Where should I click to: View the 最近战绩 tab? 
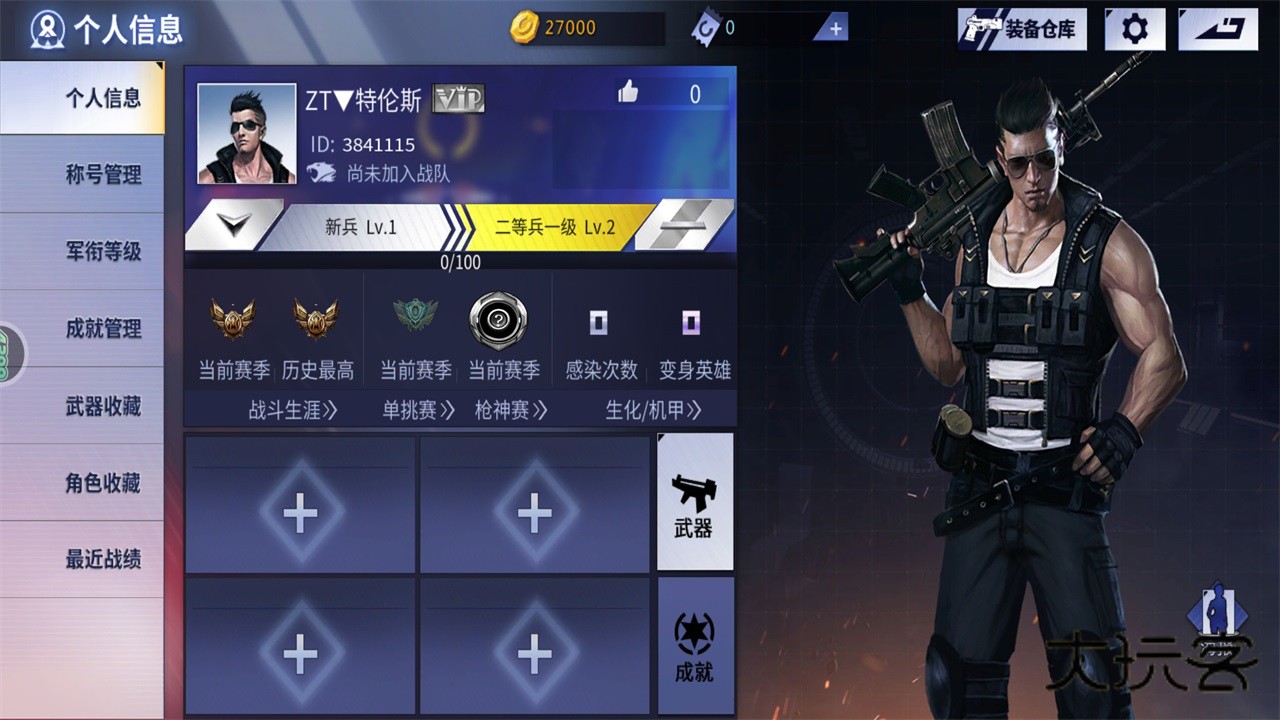(x=103, y=560)
